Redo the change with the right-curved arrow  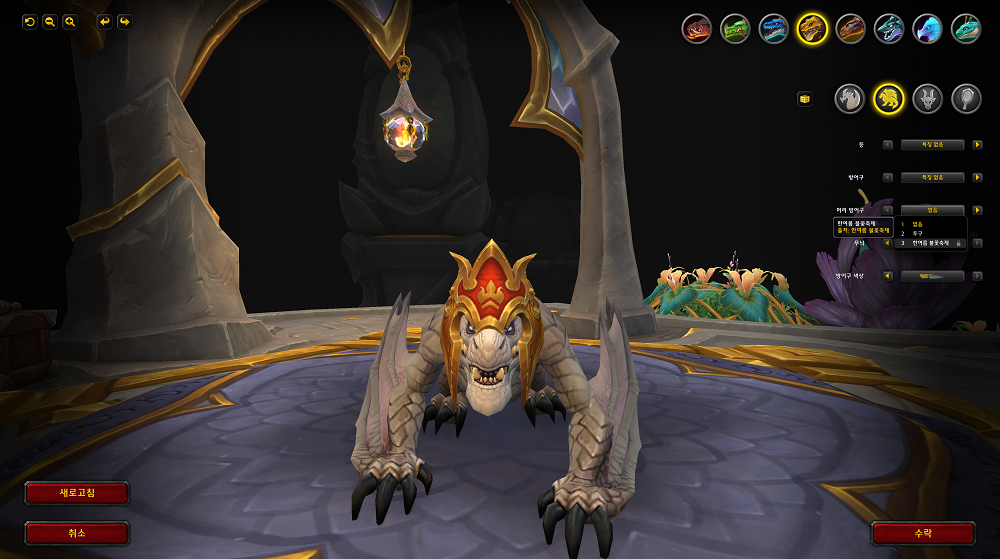(x=124, y=21)
